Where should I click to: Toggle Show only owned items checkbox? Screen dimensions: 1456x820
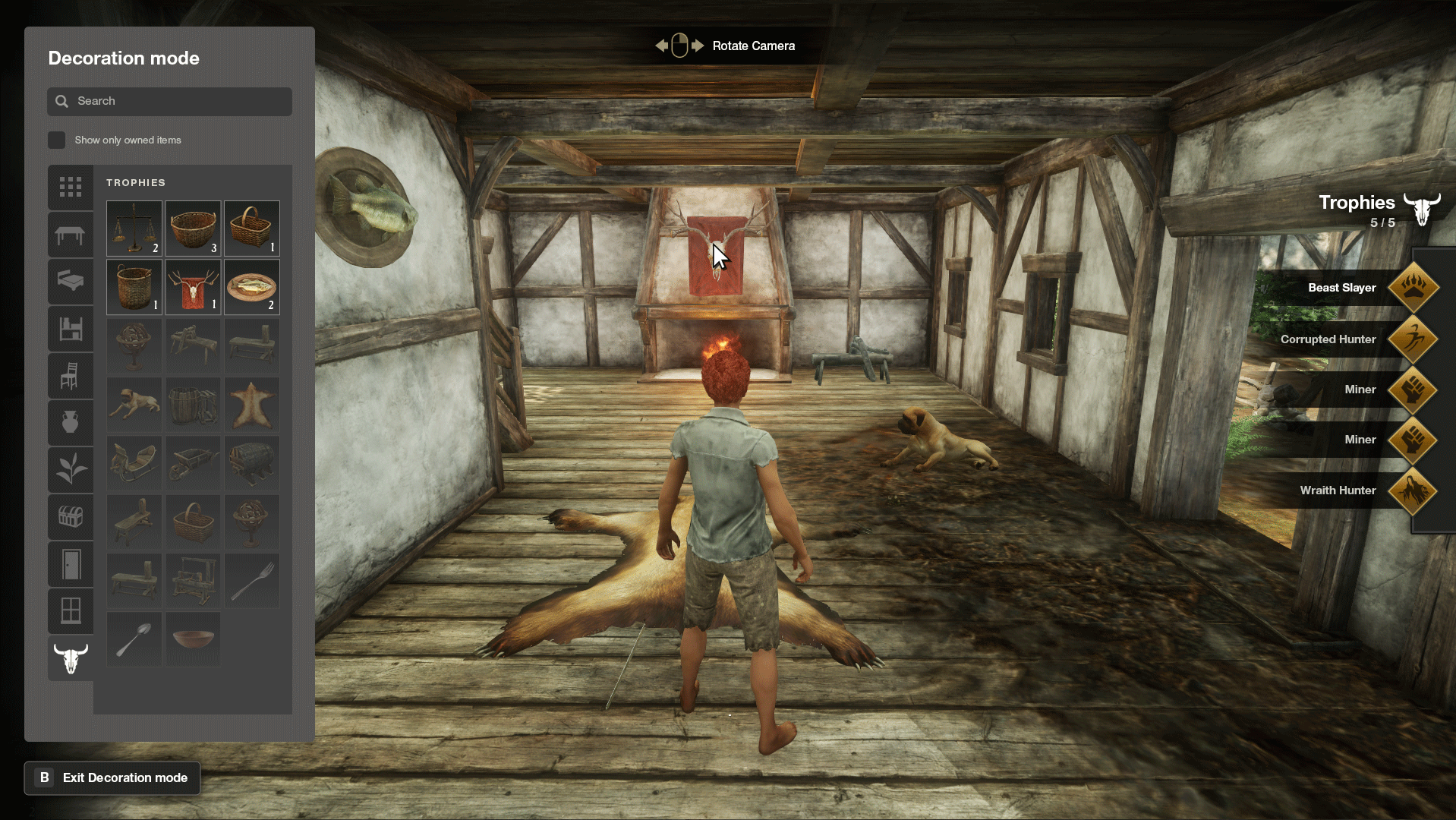point(57,140)
